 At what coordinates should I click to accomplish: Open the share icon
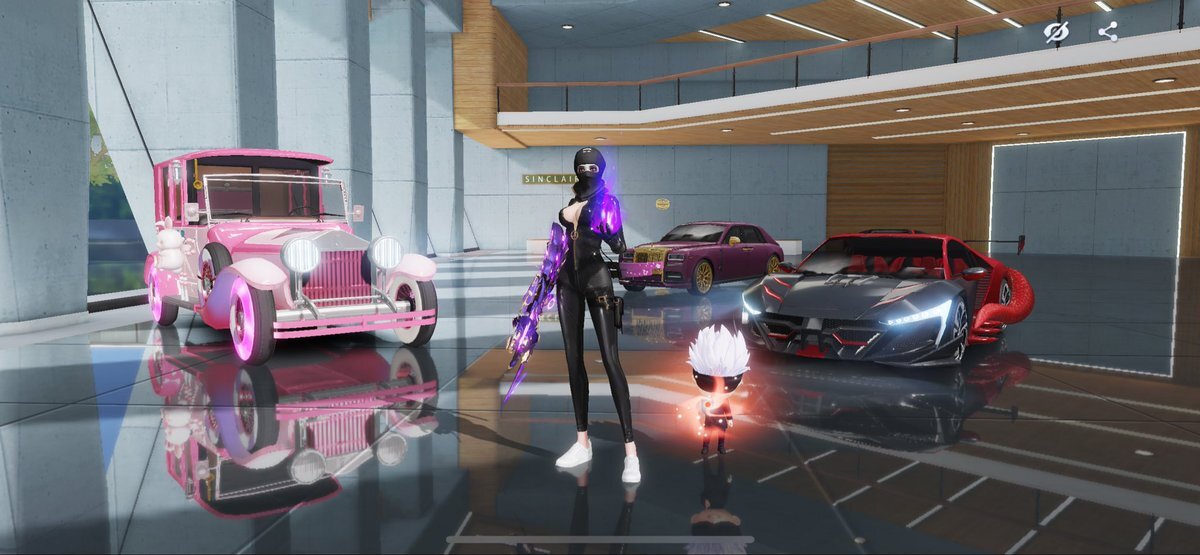tap(1107, 32)
